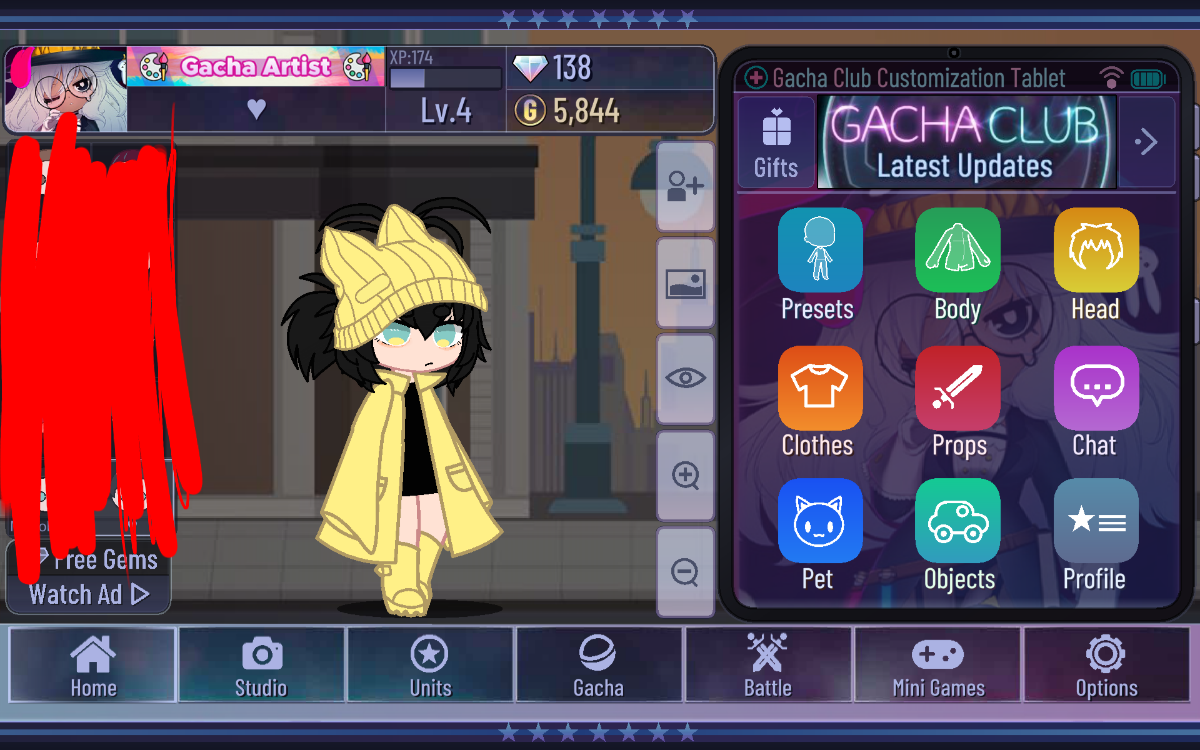The height and width of the screenshot is (750, 1200).
Task: Go to the Home tab
Action: coord(93,667)
